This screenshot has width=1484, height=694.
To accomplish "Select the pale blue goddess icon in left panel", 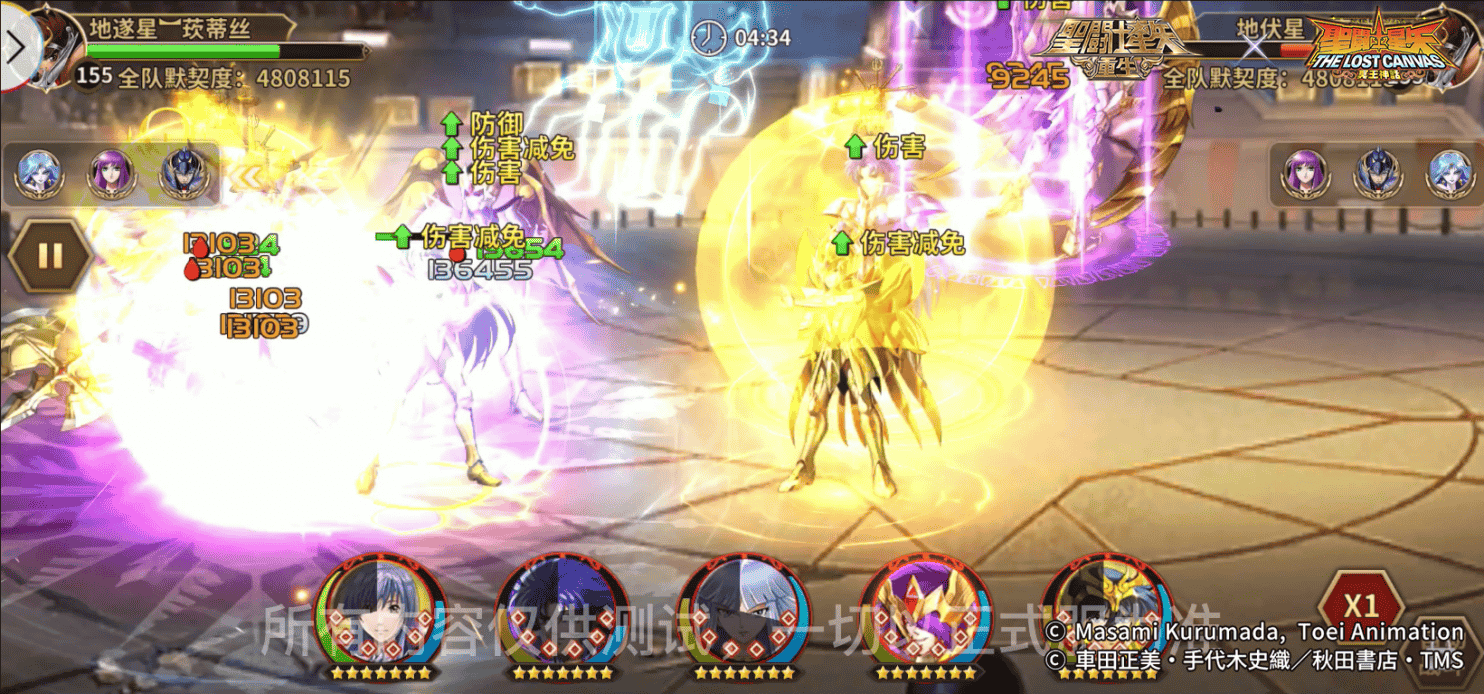I will coord(40,174).
